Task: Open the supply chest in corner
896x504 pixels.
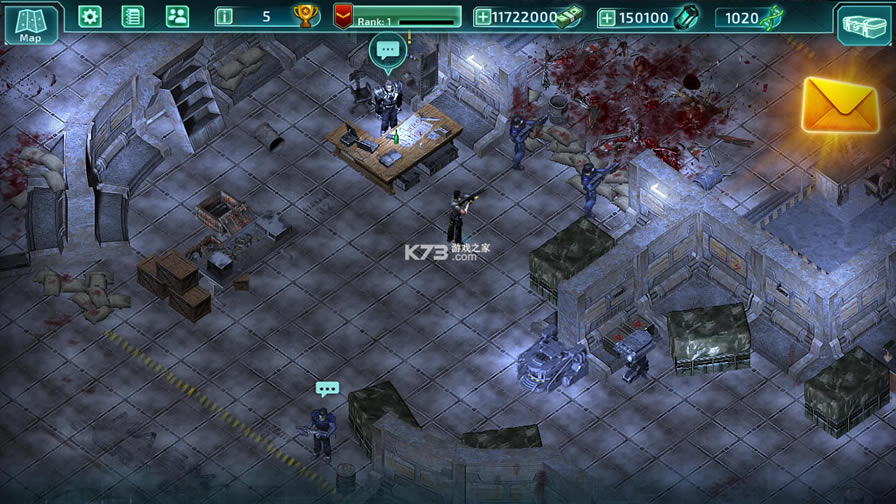Action: pos(862,24)
